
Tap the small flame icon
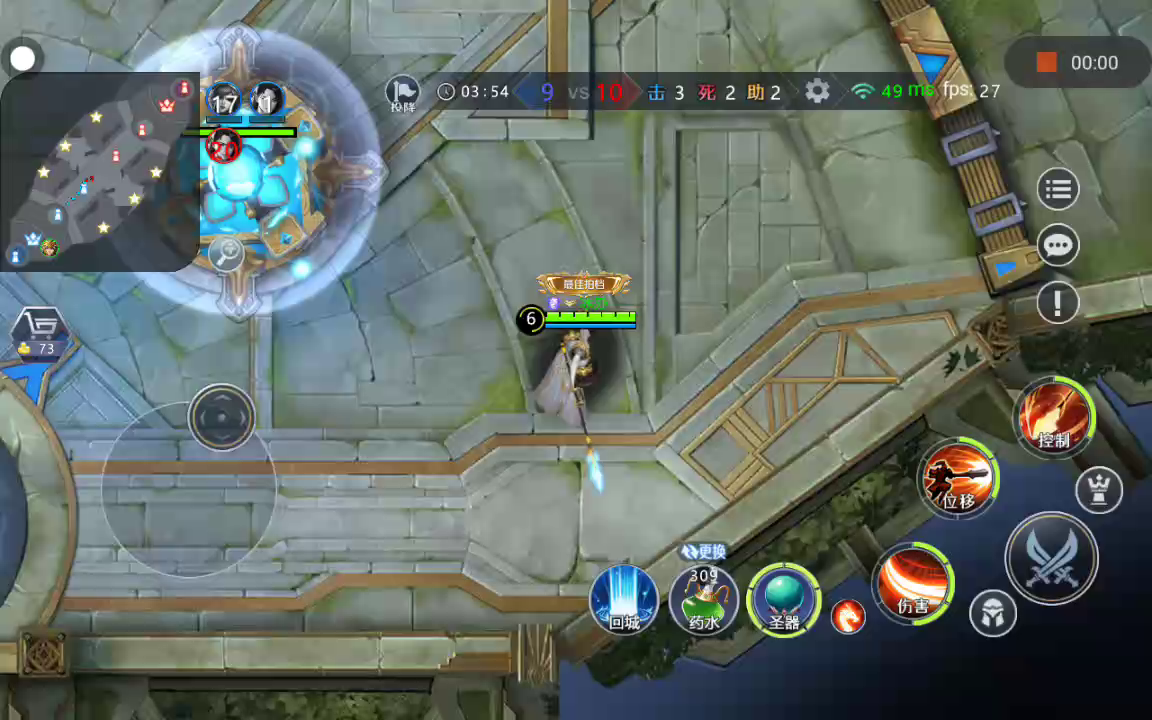848,617
